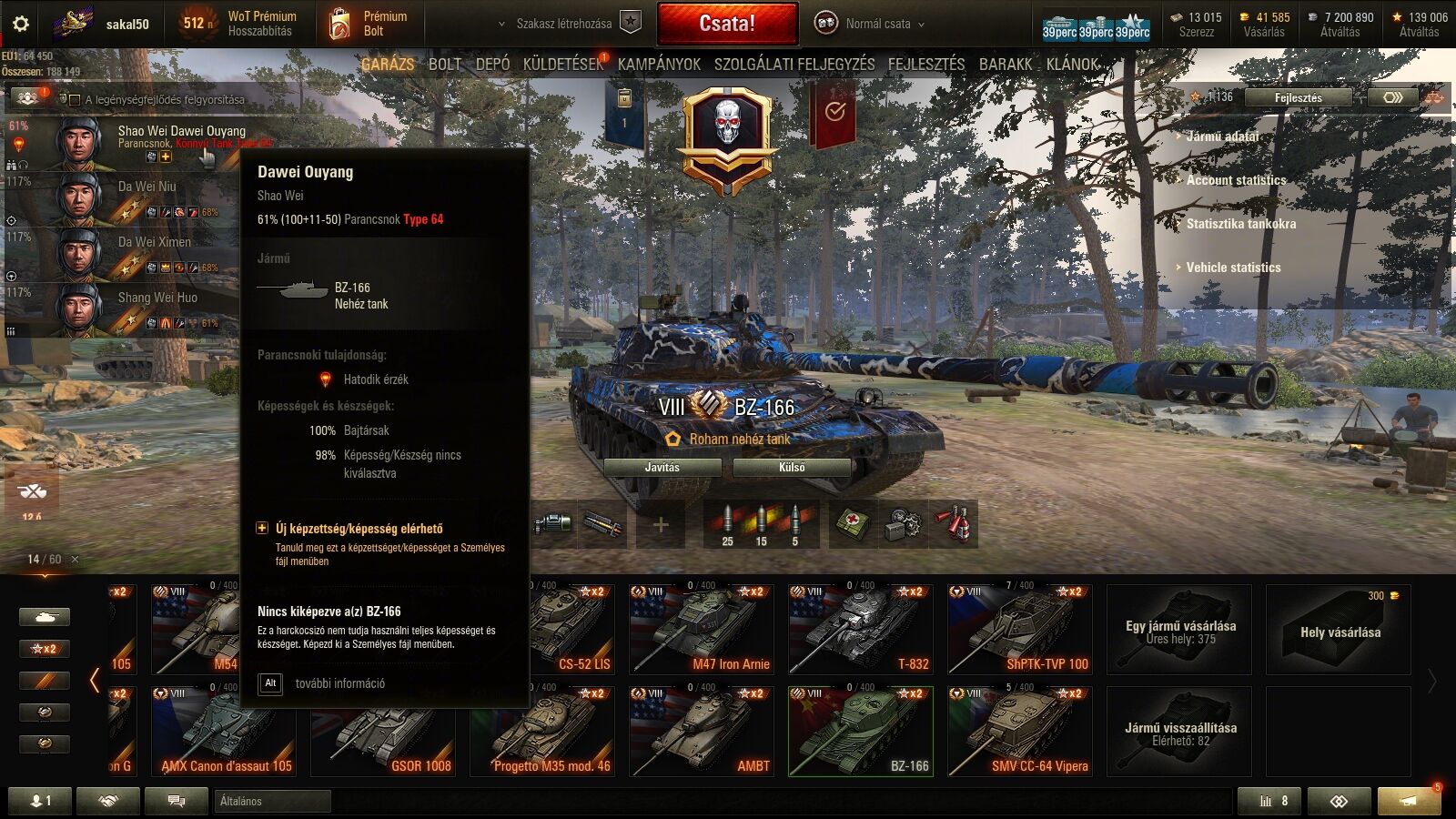Click the general chat input field

(x=273, y=801)
